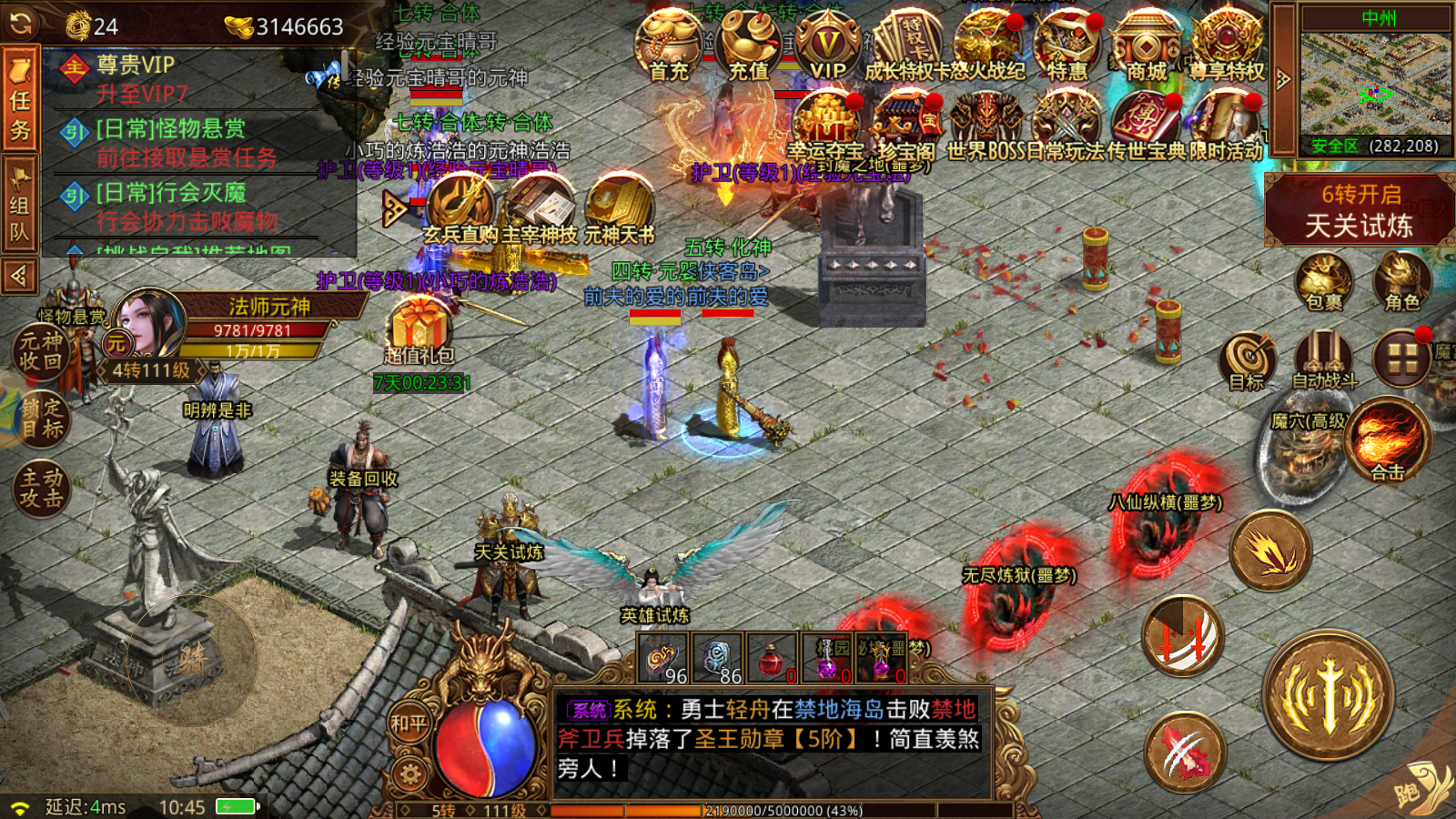The width and height of the screenshot is (1456, 819).
Task: Open the 商城 store
Action: [x=1147, y=45]
